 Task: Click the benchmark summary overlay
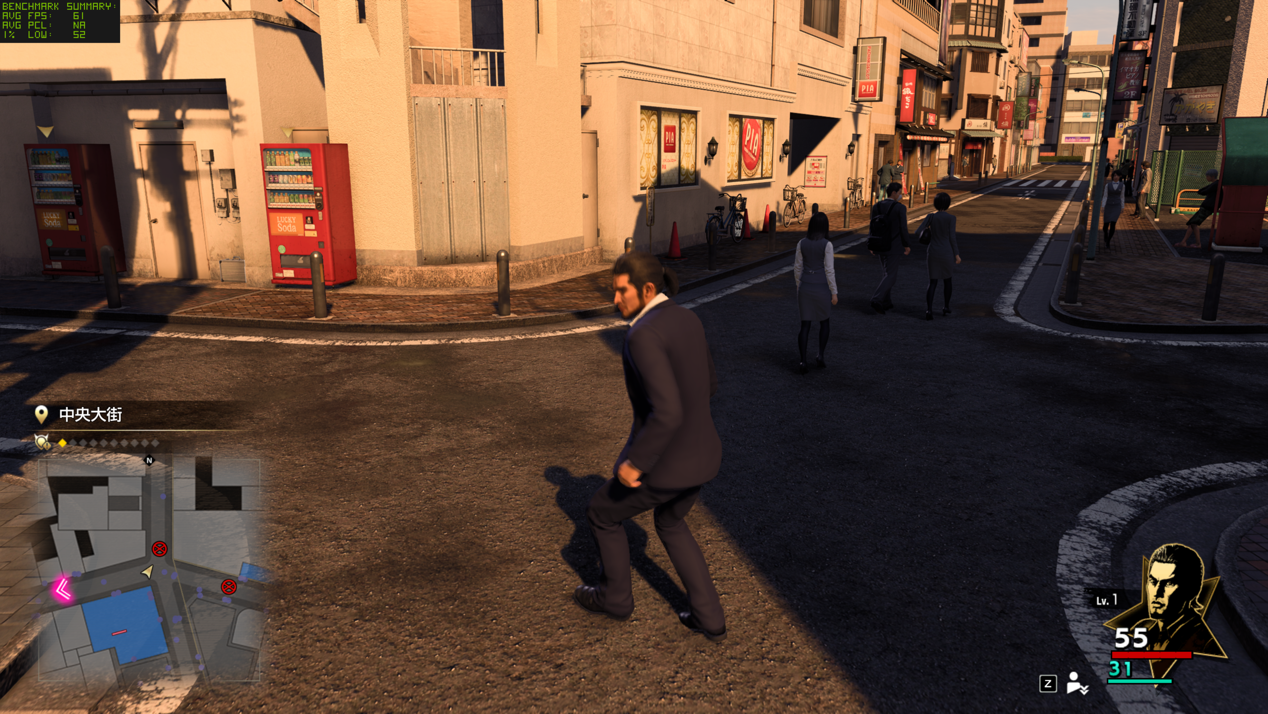coord(60,21)
